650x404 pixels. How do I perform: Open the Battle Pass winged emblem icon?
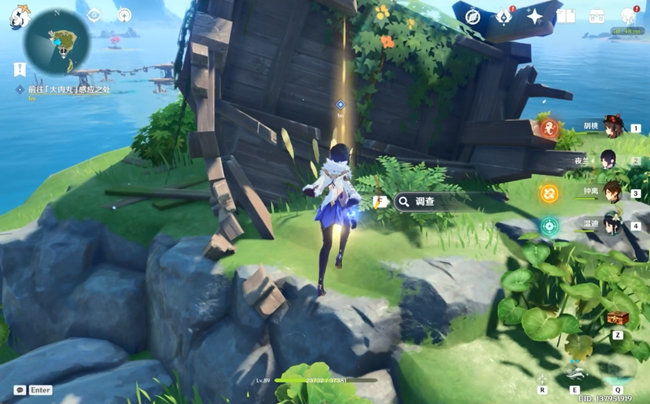point(505,16)
